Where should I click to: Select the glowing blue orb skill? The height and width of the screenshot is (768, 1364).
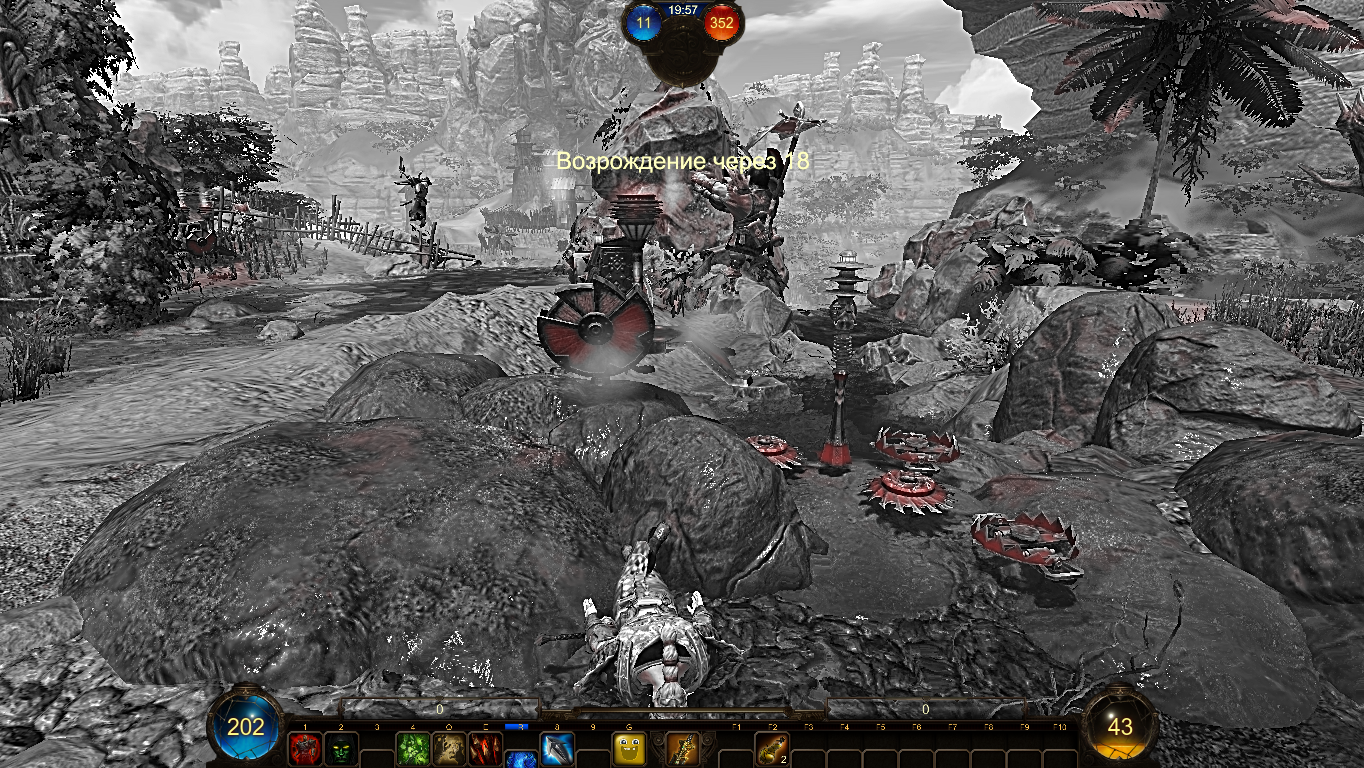(x=521, y=759)
